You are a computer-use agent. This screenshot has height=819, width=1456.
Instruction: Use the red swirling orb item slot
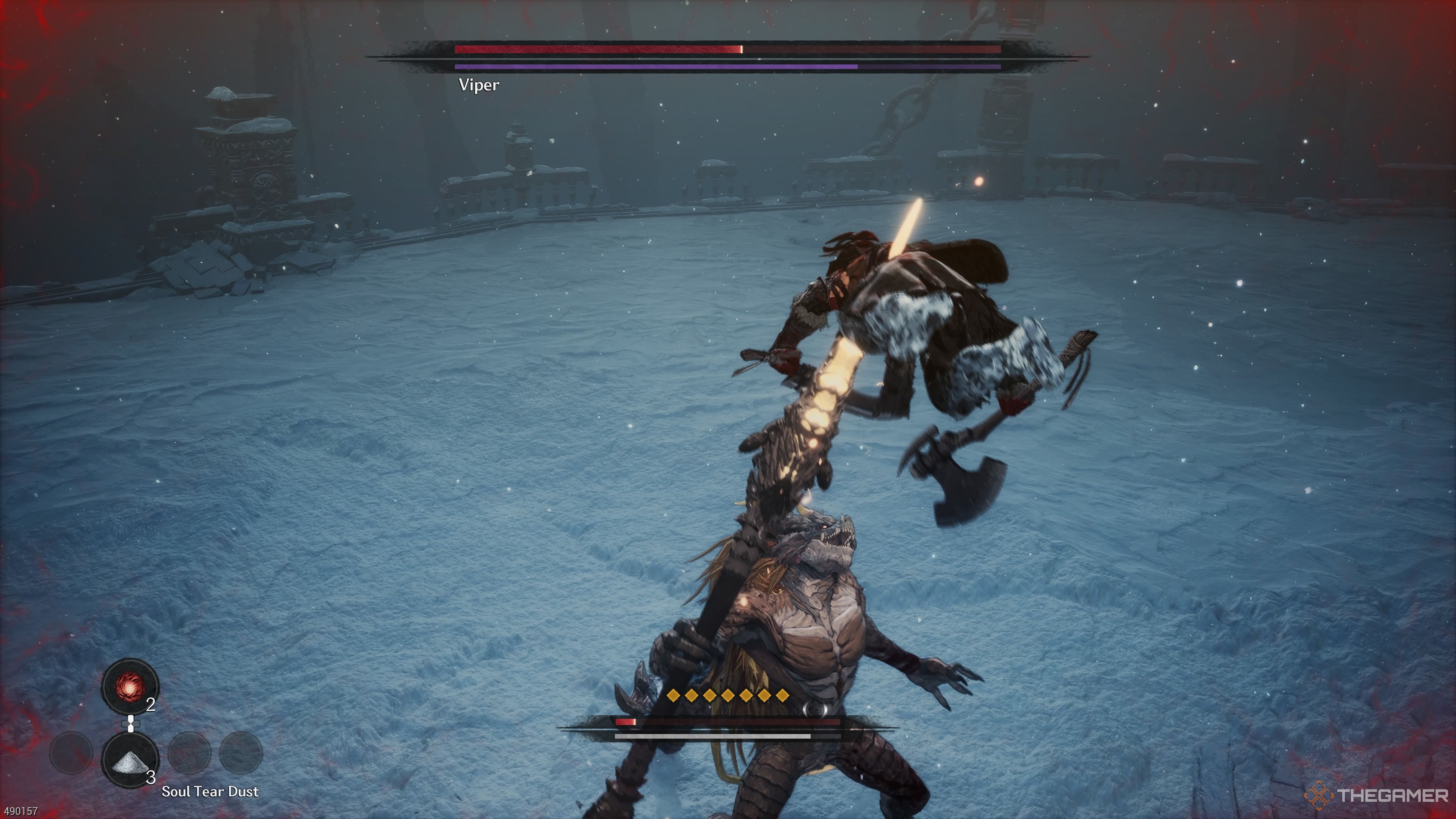130,687
